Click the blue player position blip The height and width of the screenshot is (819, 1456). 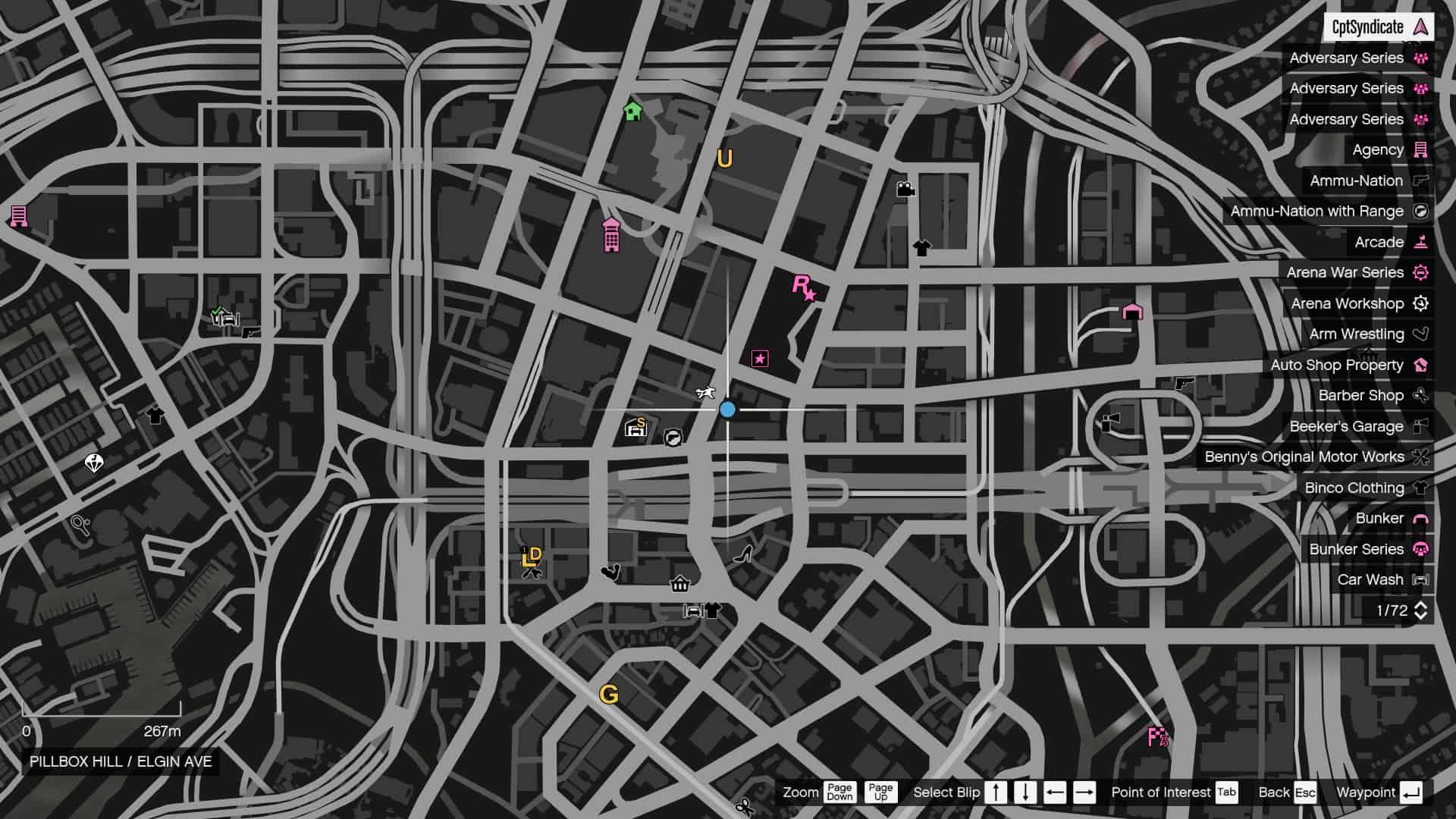(727, 409)
